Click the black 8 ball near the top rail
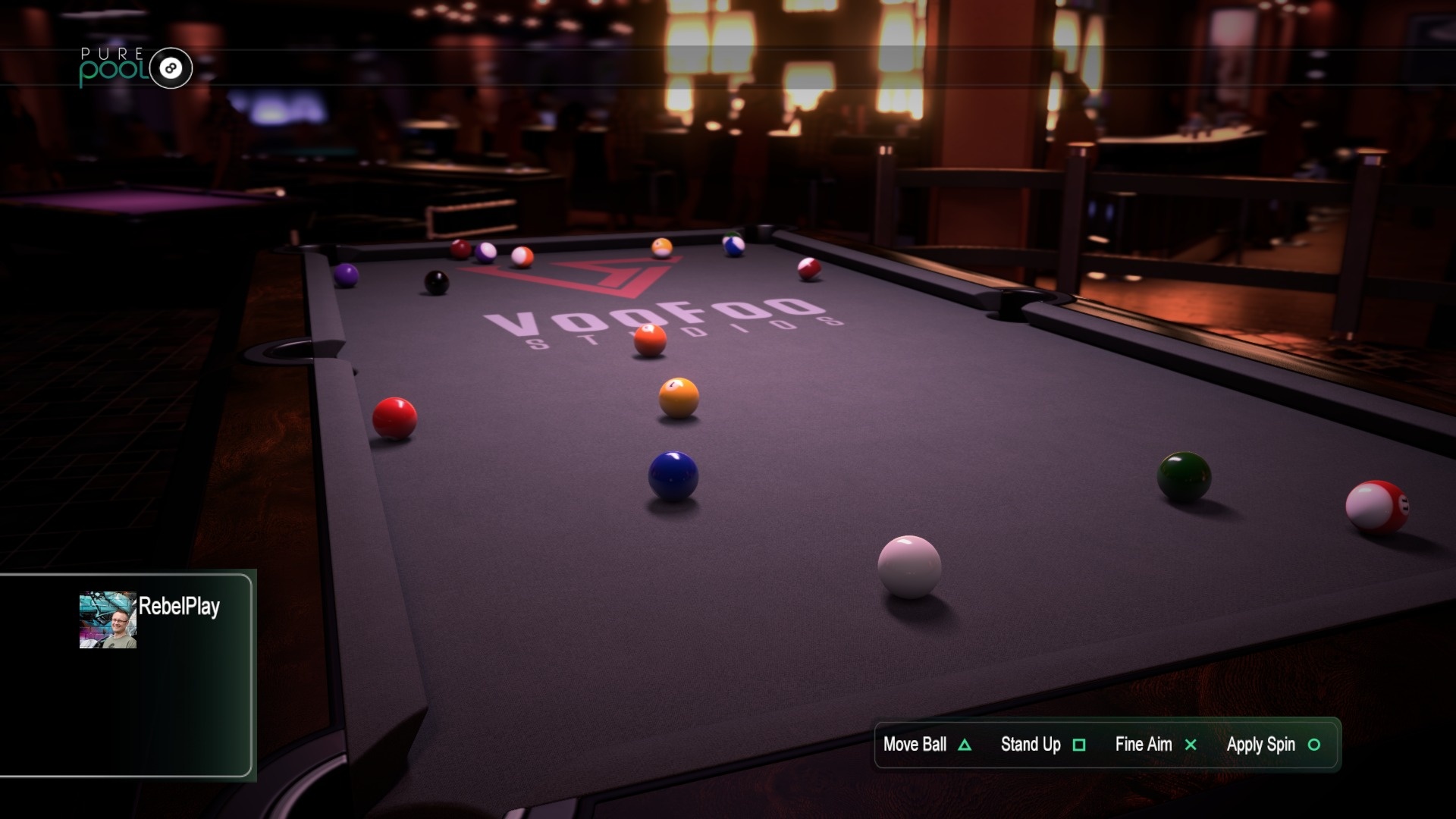This screenshot has width=1456, height=819. (x=436, y=282)
